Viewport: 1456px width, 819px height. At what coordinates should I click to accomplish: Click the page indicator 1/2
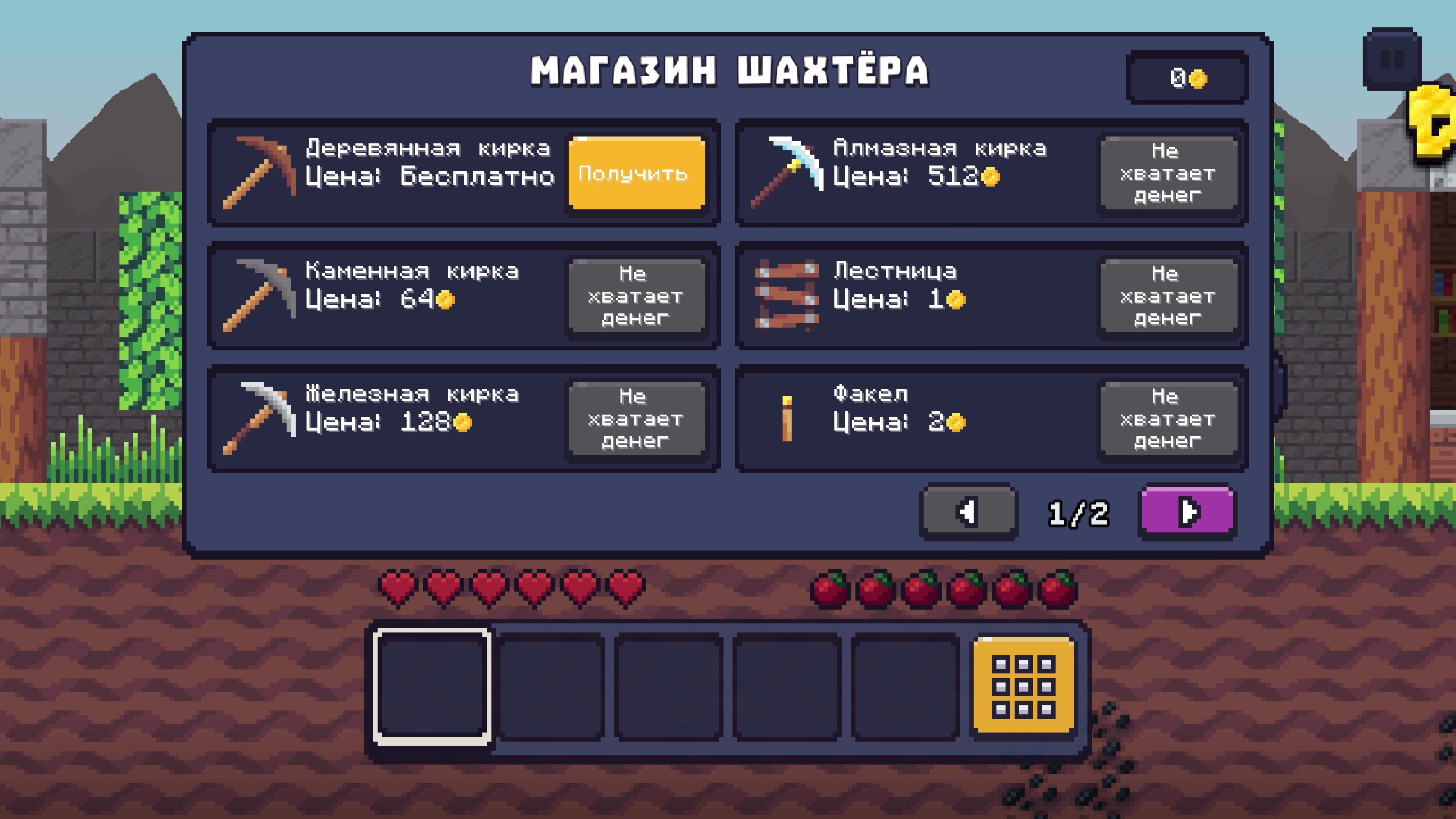pos(1079,513)
